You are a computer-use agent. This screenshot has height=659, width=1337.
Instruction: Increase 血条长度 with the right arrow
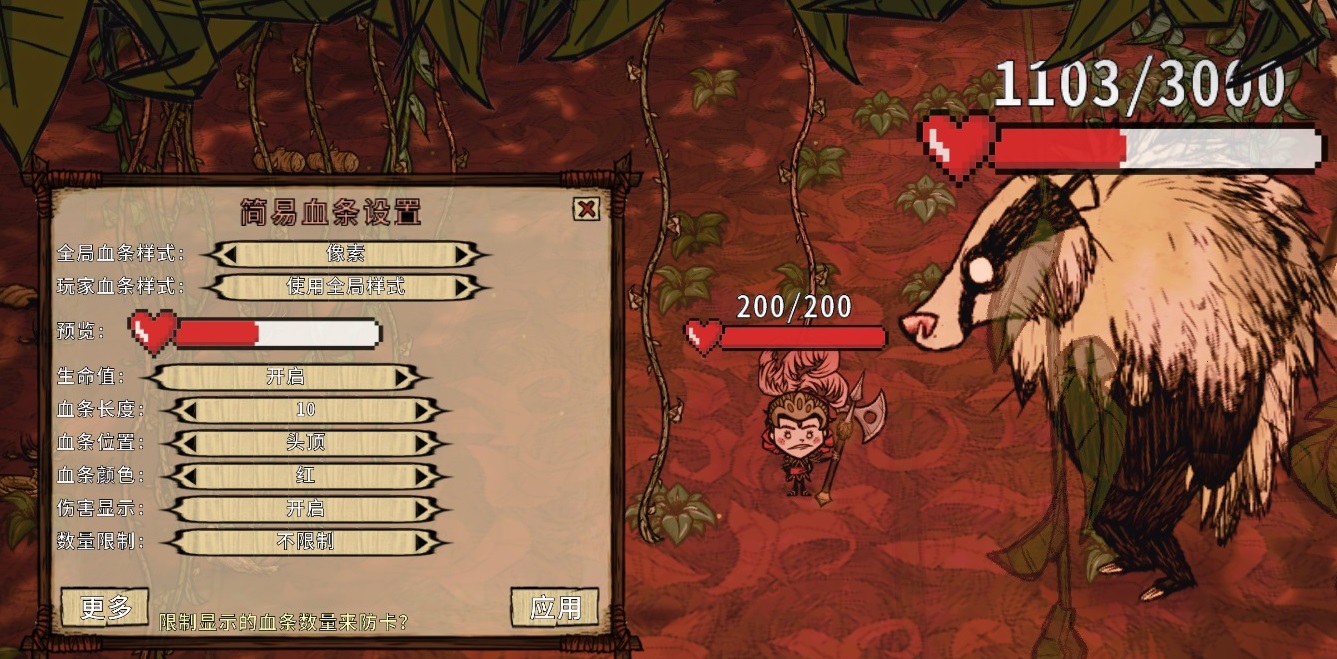(423, 410)
